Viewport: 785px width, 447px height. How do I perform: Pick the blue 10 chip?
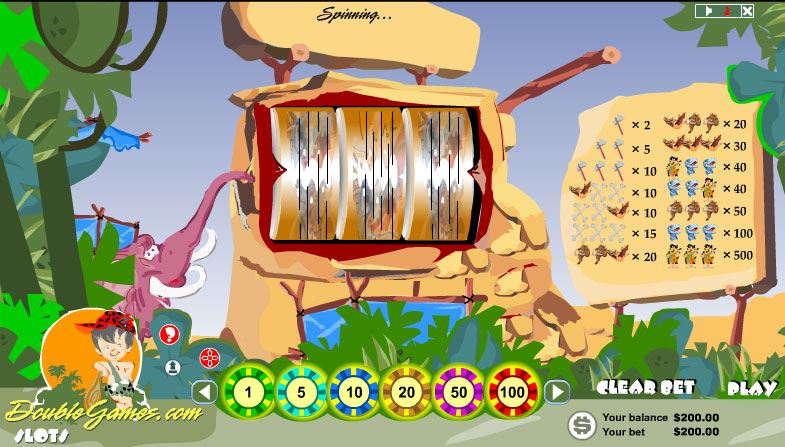[353, 391]
